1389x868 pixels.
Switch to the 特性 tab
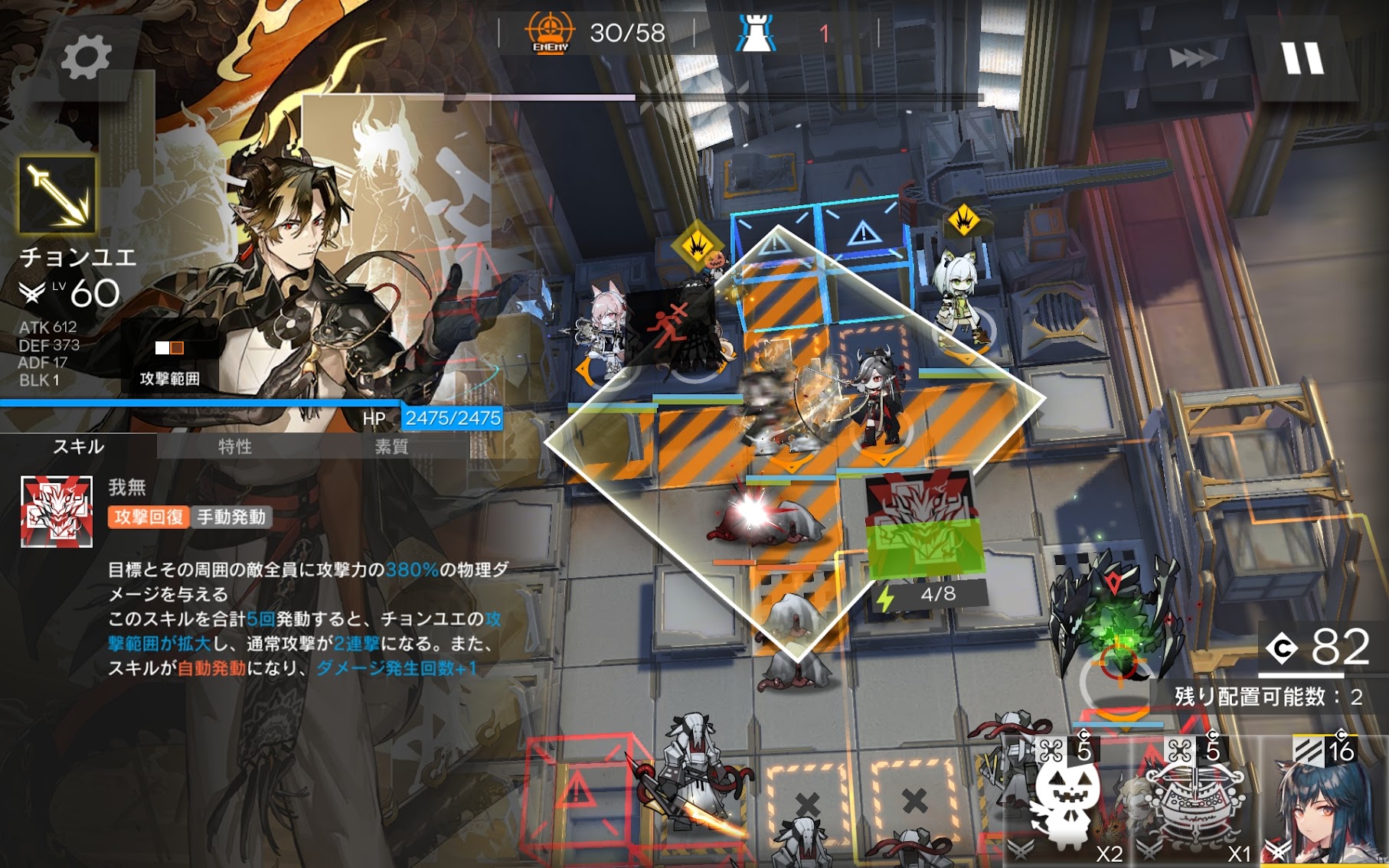click(235, 446)
